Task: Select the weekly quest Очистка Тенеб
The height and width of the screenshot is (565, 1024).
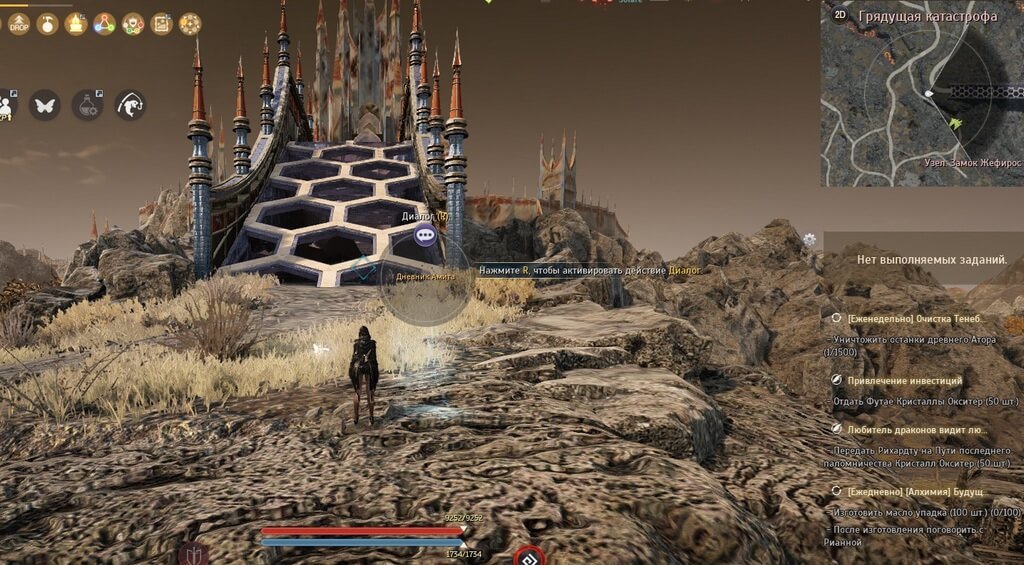Action: coord(915,318)
